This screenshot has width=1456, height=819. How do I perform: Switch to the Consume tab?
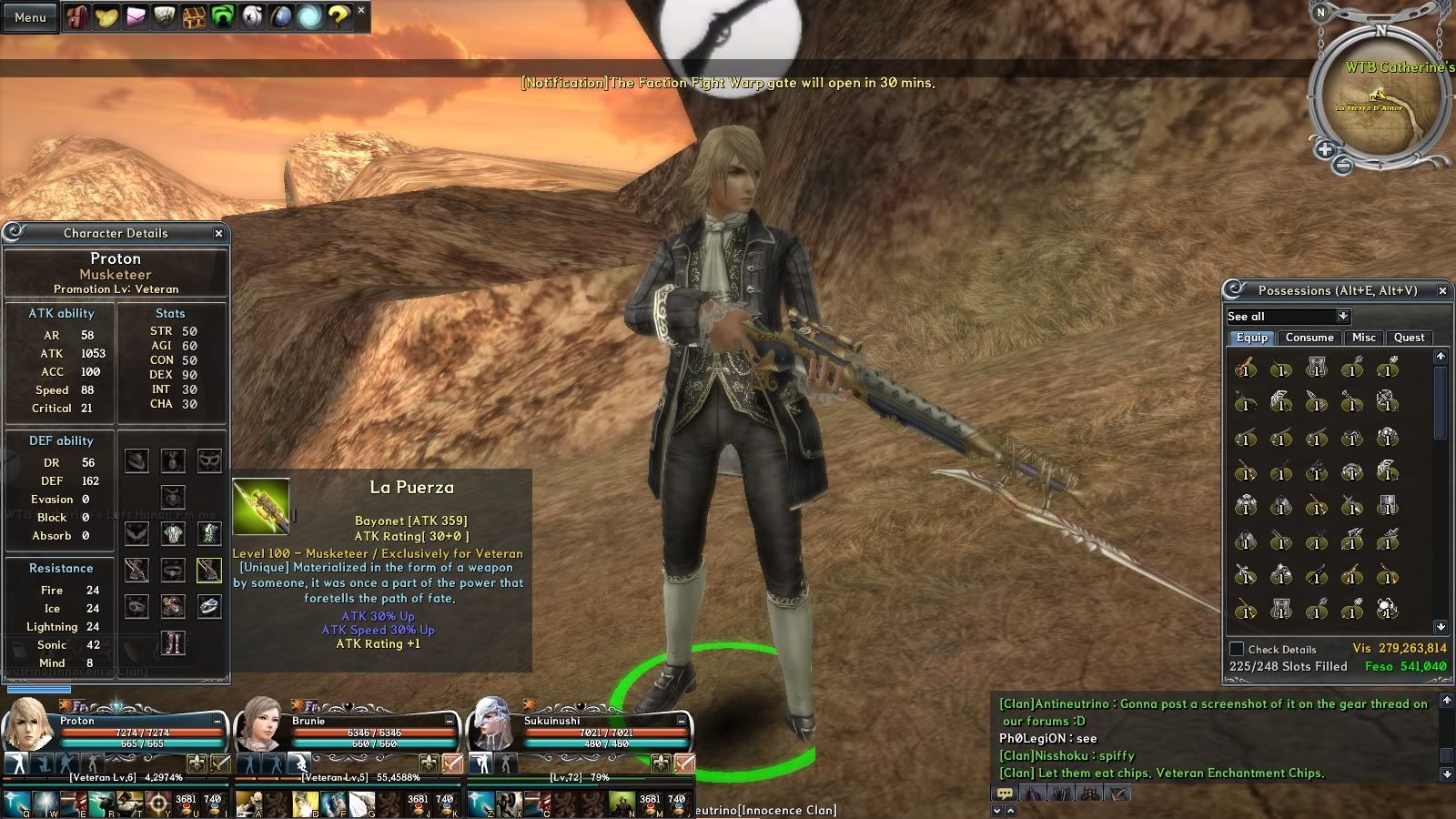pyautogui.click(x=1309, y=338)
